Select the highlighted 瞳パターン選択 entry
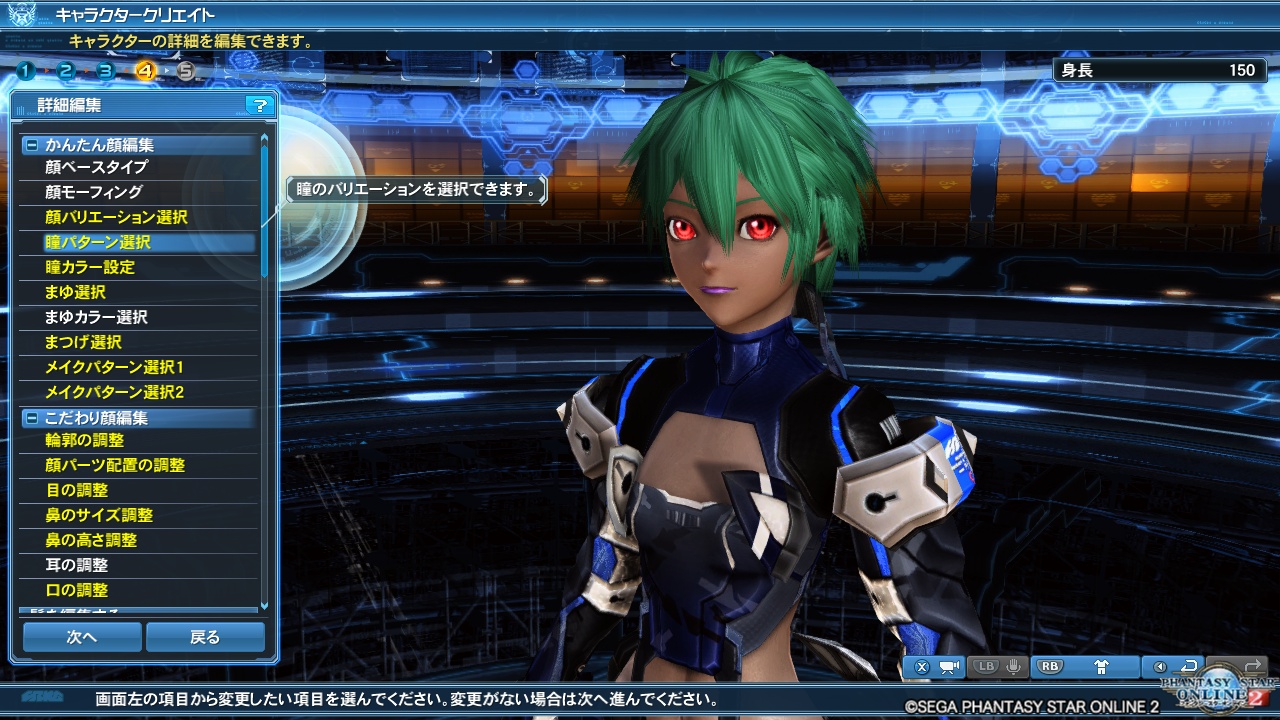Screen dimensions: 1280x720 click(x=98, y=242)
